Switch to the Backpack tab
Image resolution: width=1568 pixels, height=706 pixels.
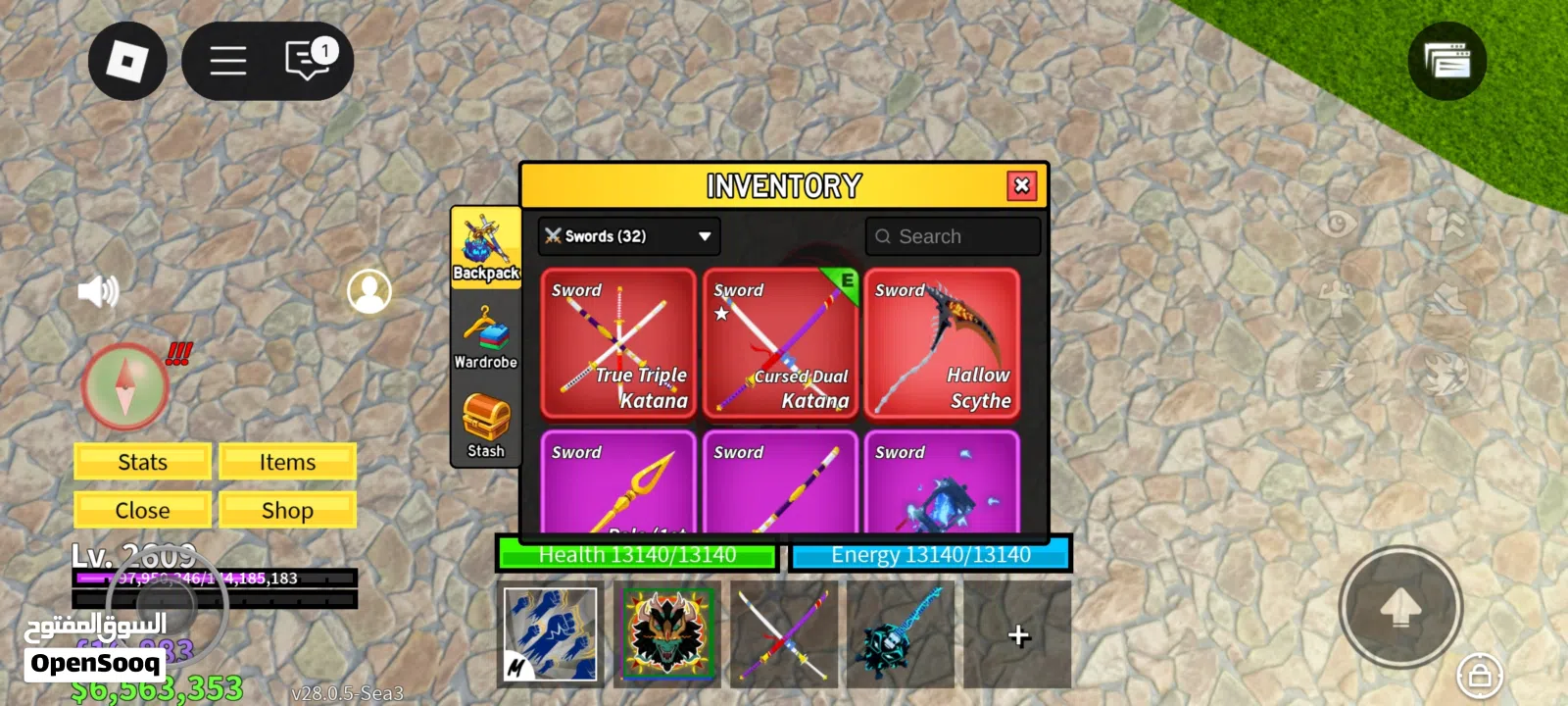coord(485,247)
